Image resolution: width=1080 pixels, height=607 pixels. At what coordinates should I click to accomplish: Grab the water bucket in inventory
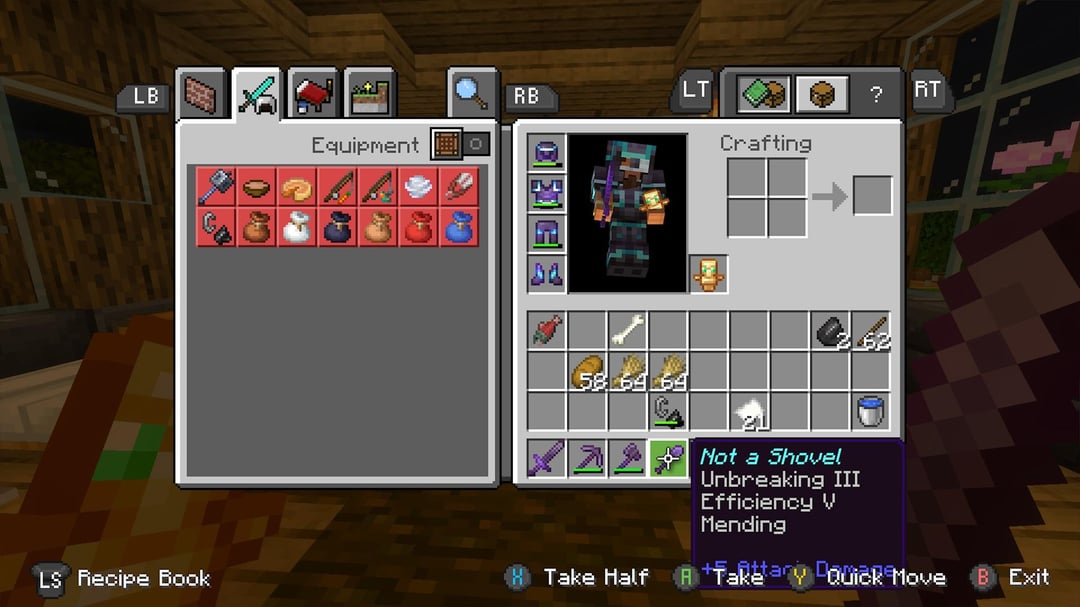pos(870,411)
